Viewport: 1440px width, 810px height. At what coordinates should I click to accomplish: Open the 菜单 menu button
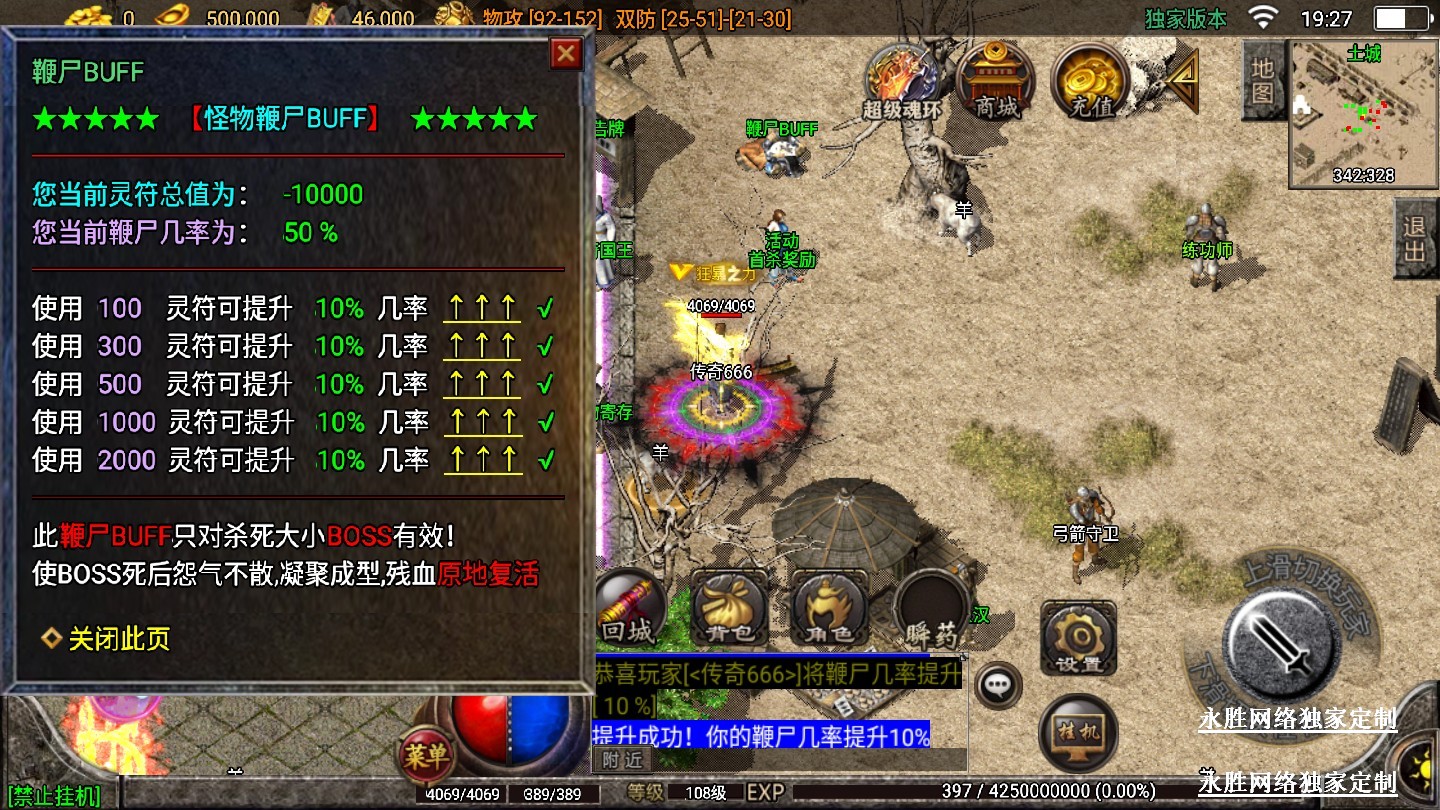point(427,755)
